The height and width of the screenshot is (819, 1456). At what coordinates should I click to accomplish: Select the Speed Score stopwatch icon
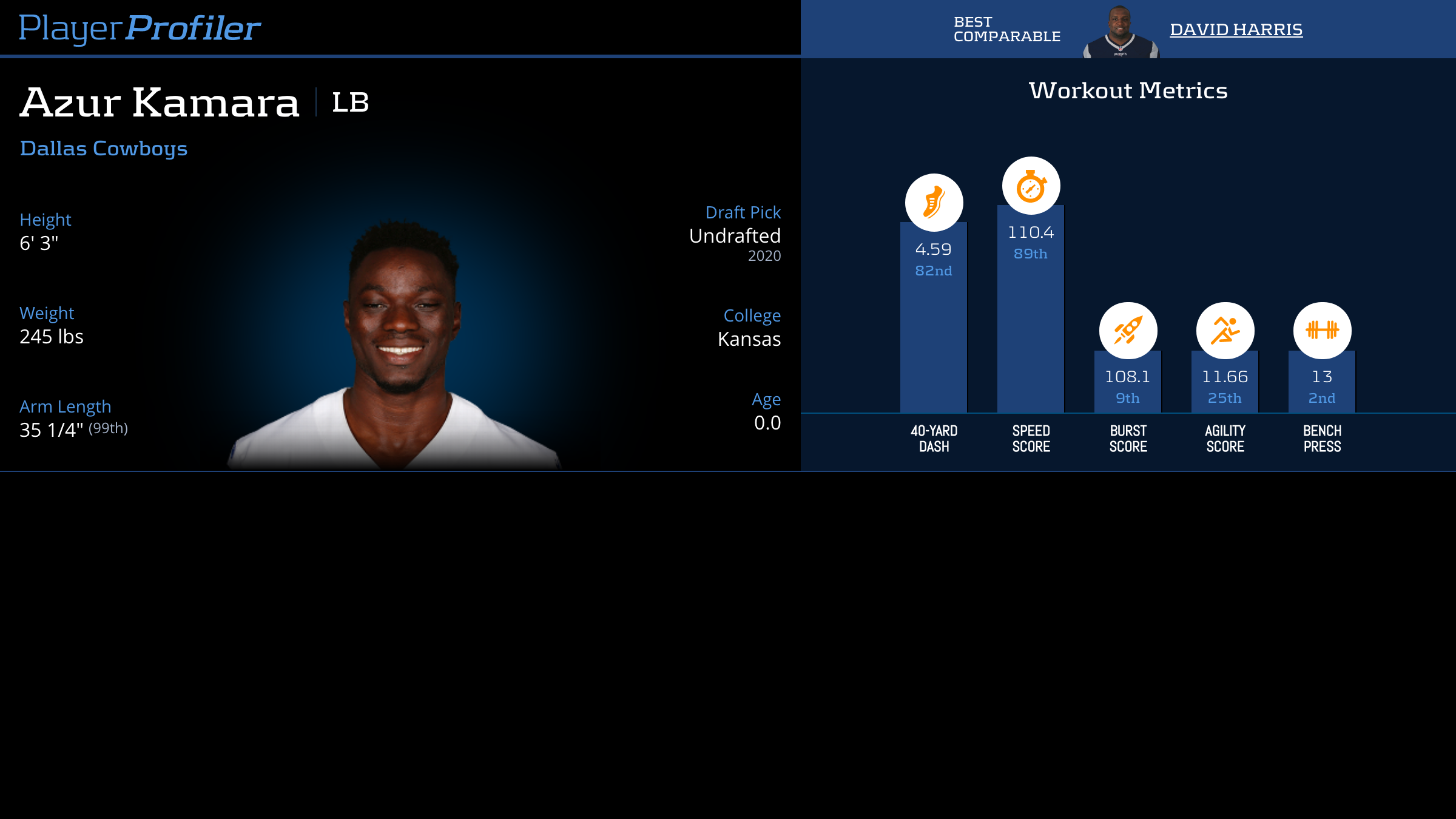(1031, 186)
